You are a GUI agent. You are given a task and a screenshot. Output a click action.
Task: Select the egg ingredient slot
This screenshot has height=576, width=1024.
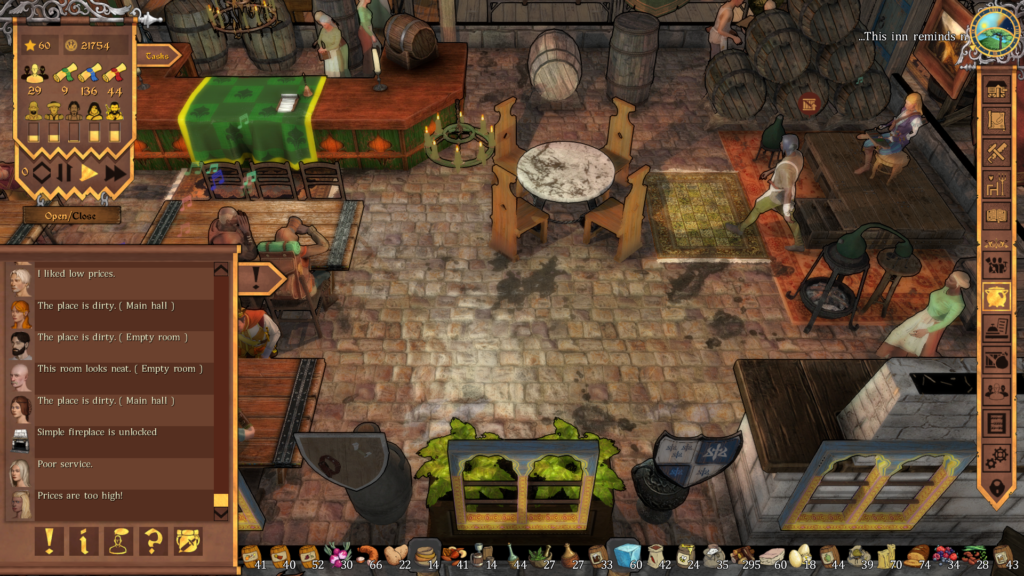pos(799,556)
